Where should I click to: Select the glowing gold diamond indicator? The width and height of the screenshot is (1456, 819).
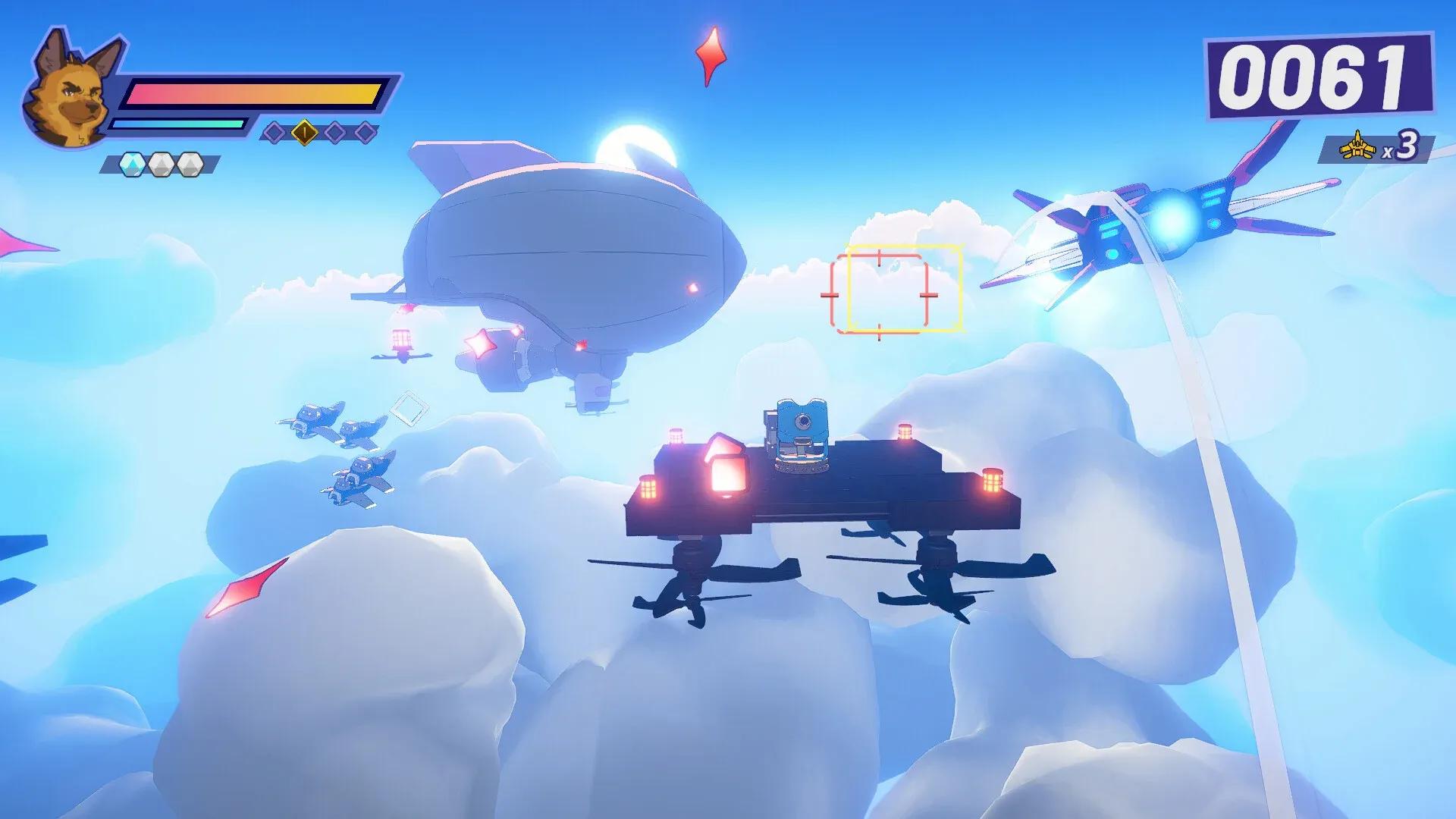tap(303, 133)
